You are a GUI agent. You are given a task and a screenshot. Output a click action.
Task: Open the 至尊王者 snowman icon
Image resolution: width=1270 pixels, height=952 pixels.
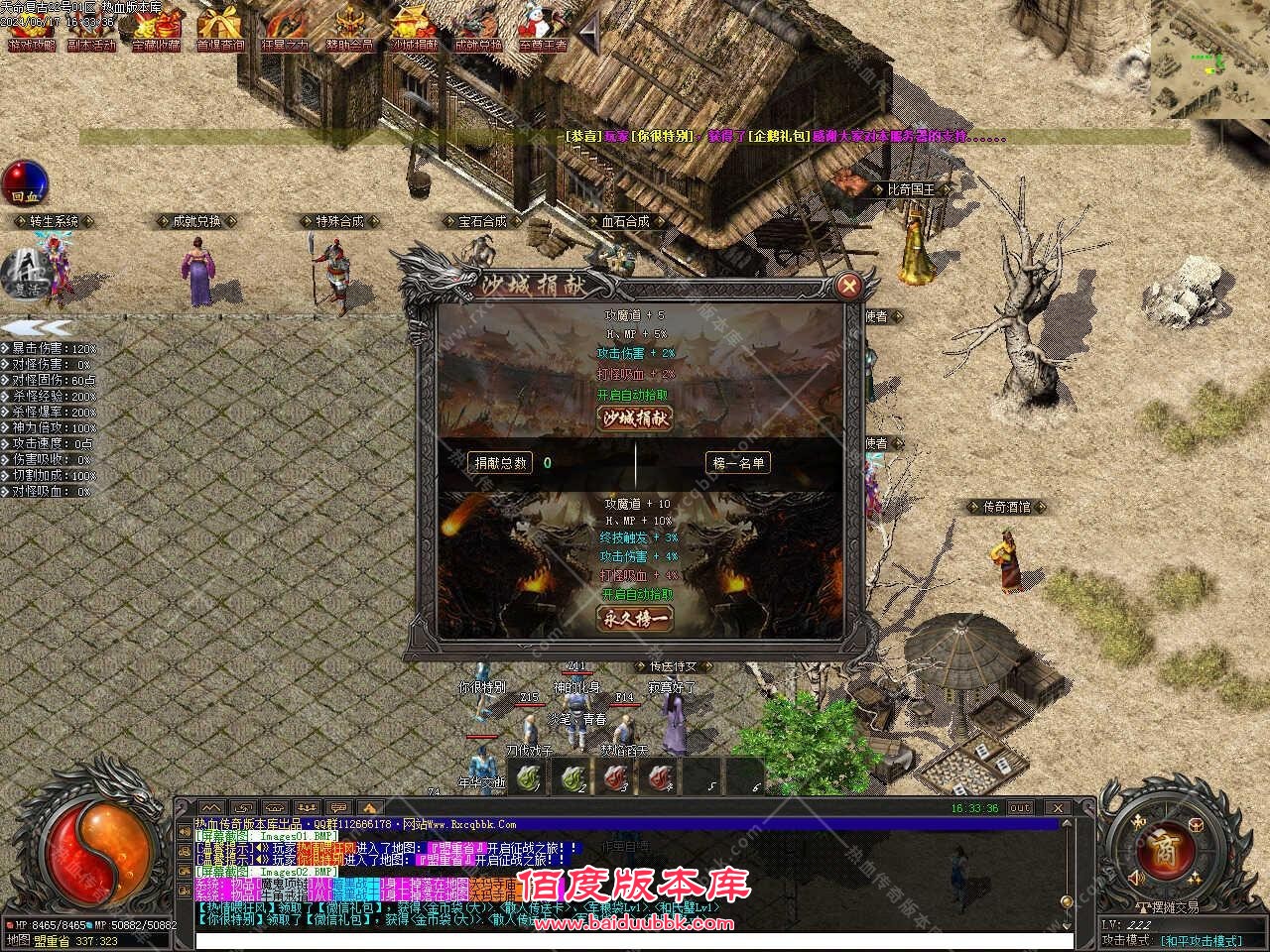(x=542, y=28)
